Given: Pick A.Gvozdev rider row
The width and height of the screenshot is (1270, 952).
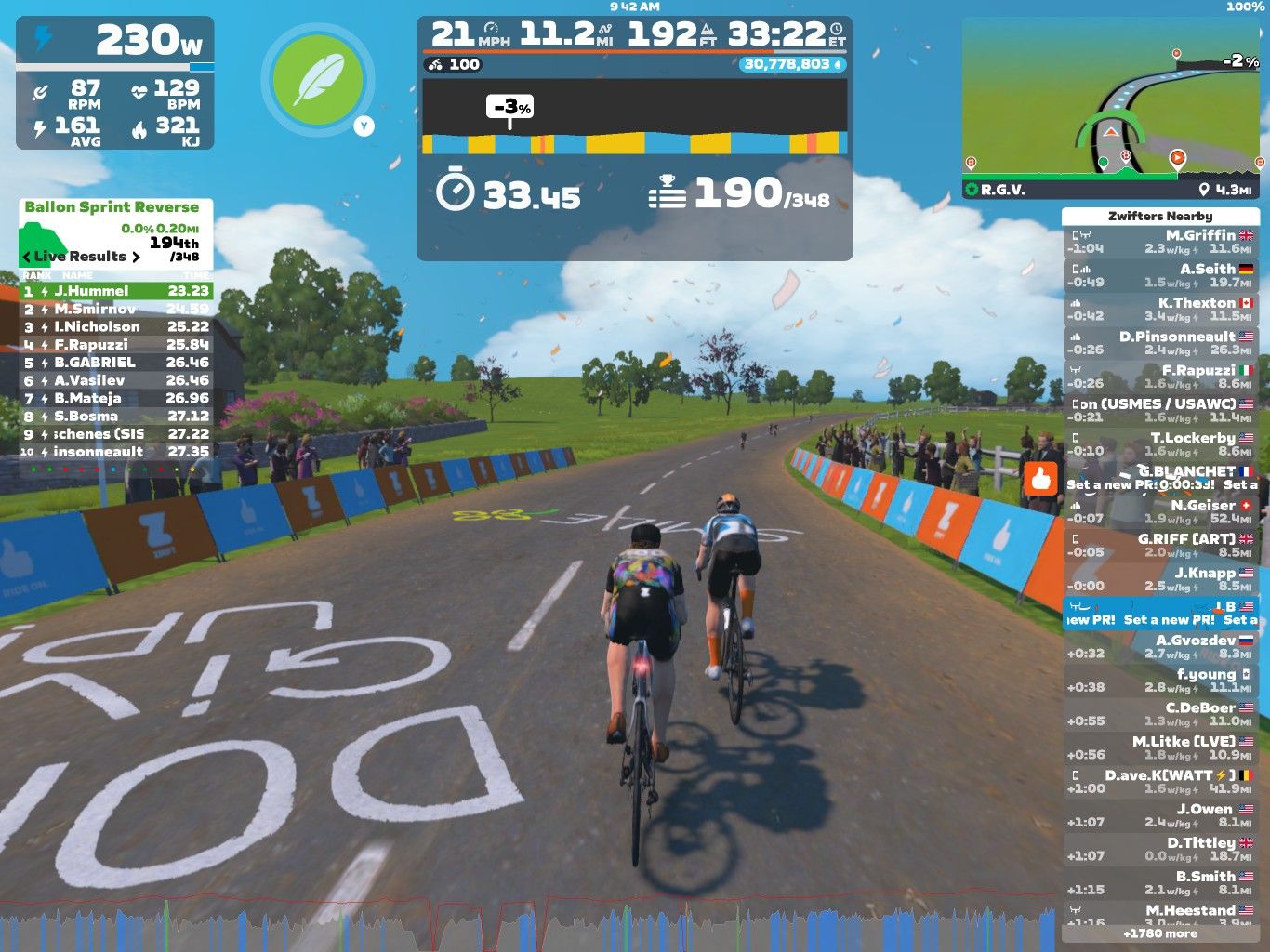Looking at the screenshot, I should coord(1160,647).
